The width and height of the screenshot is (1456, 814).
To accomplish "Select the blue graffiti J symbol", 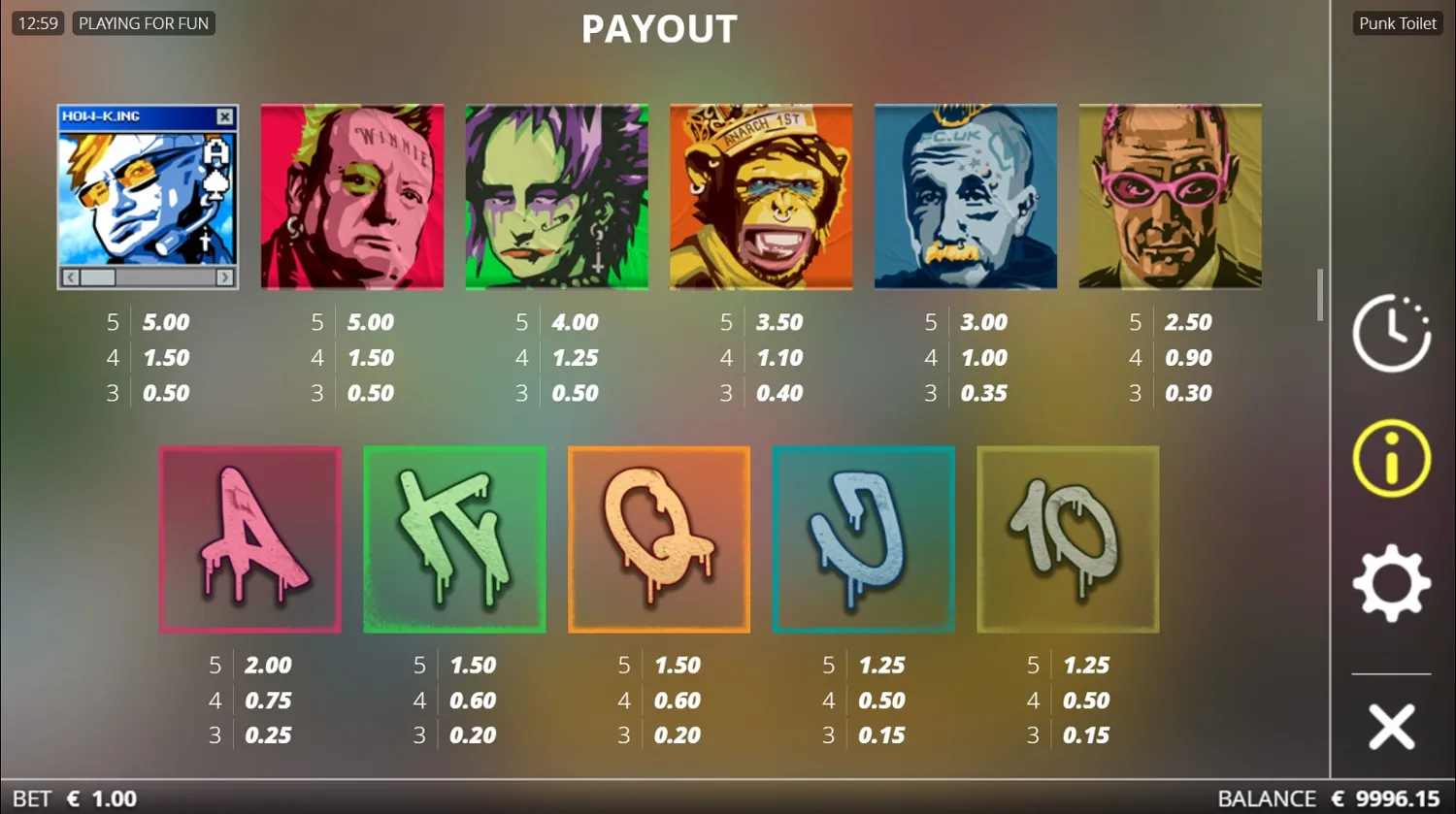I will (x=863, y=538).
